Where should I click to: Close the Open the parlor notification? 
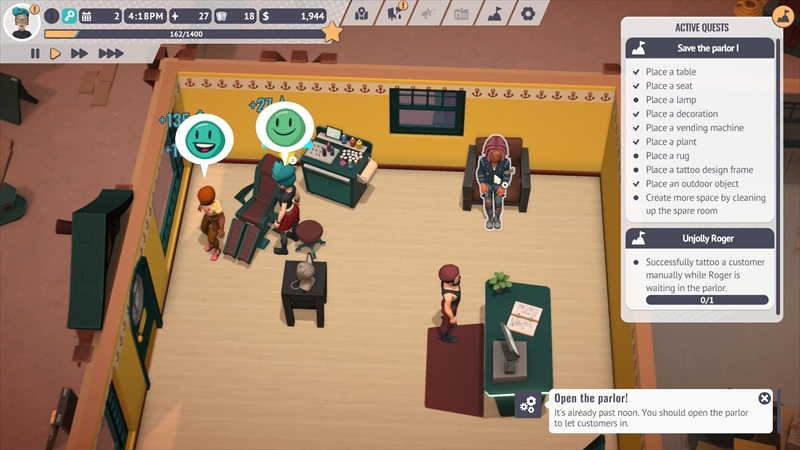(x=765, y=398)
